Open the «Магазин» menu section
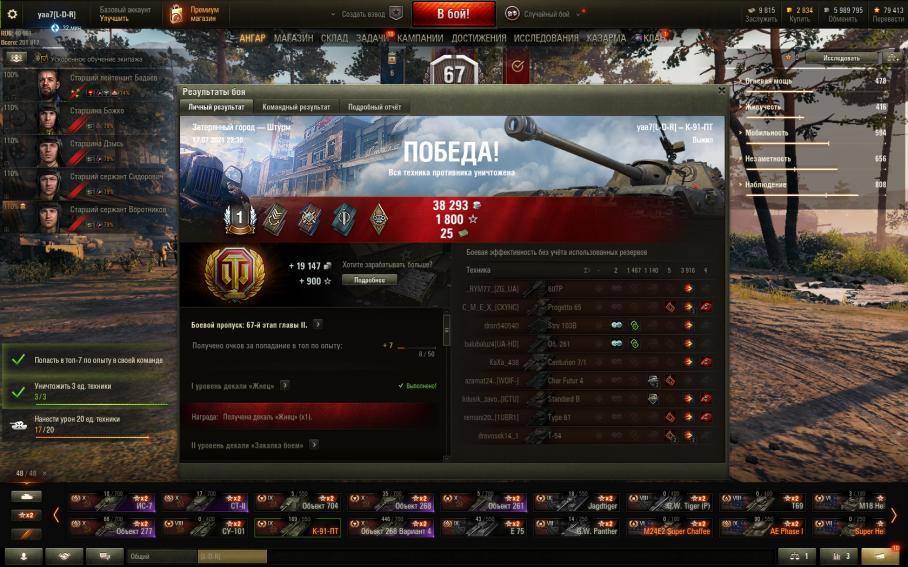Image resolution: width=908 pixels, height=567 pixels. tap(293, 38)
